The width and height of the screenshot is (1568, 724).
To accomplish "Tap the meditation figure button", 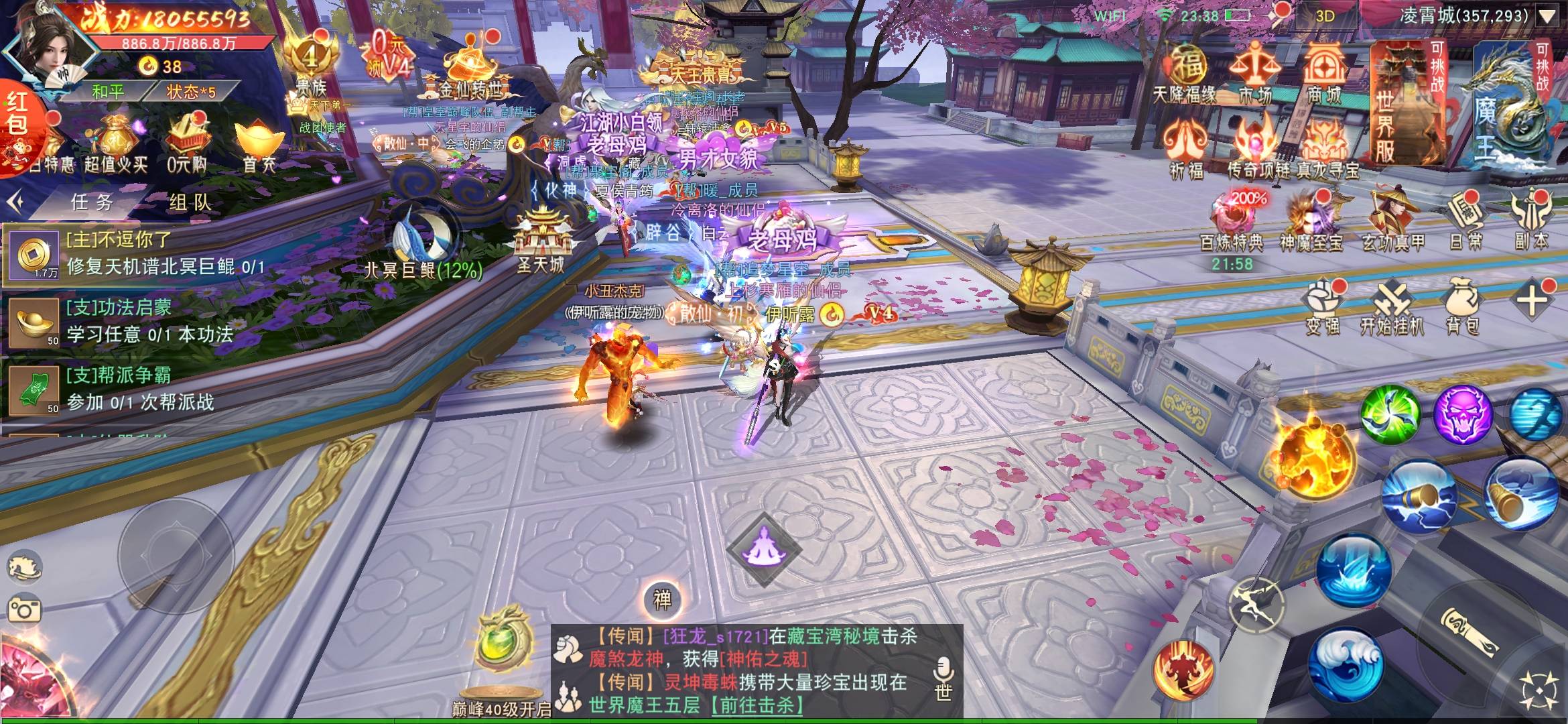I will (764, 550).
